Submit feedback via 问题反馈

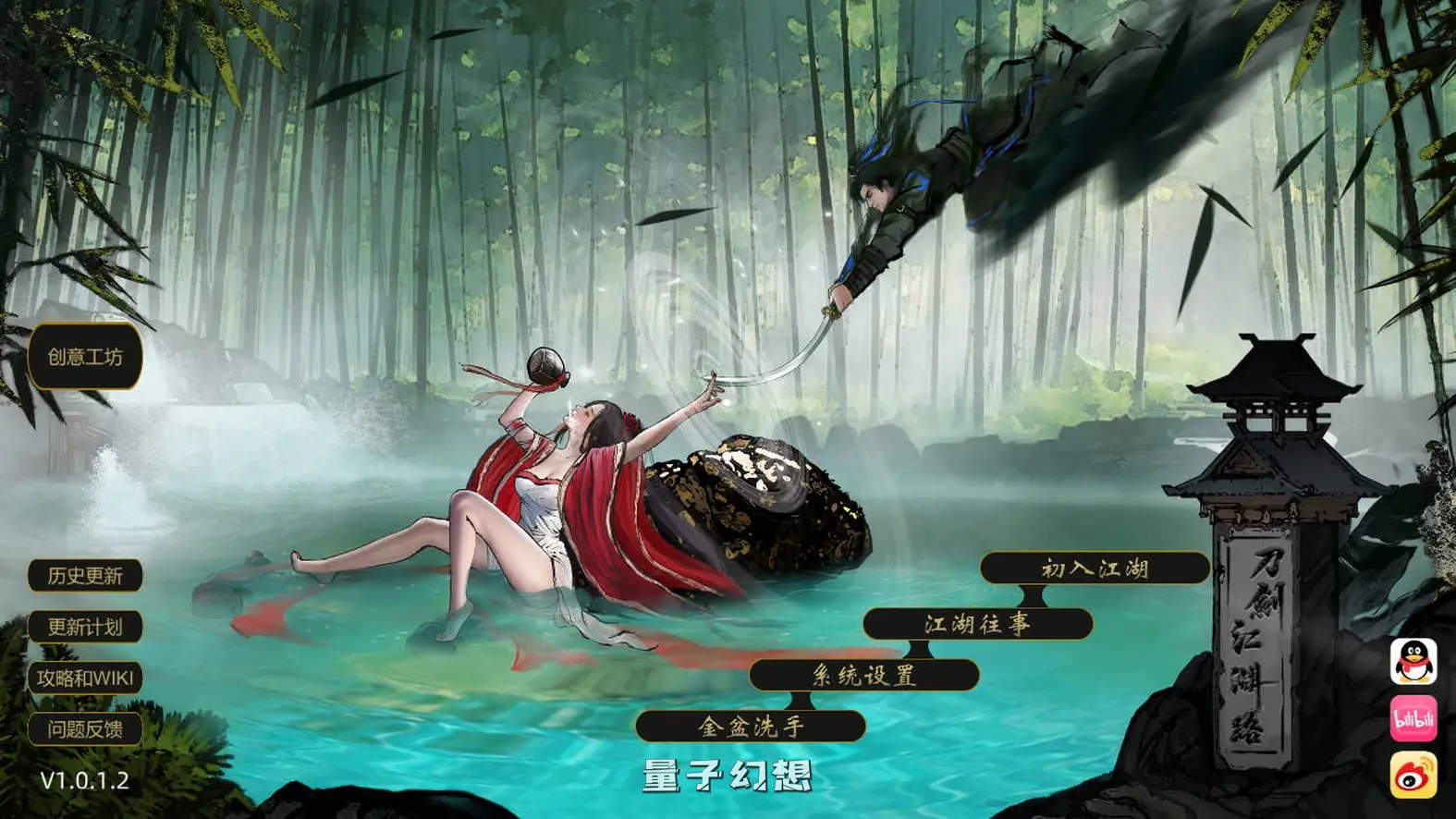(86, 729)
